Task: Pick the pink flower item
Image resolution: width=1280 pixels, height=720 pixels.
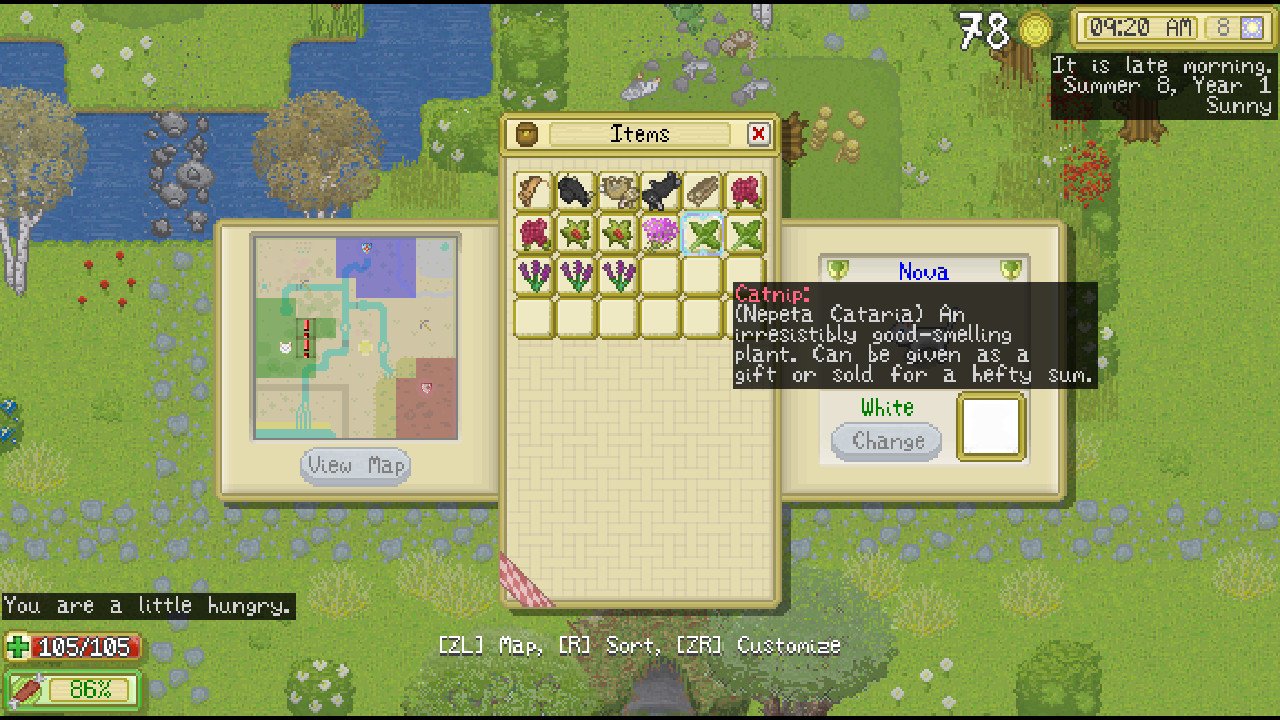Action: (661, 234)
